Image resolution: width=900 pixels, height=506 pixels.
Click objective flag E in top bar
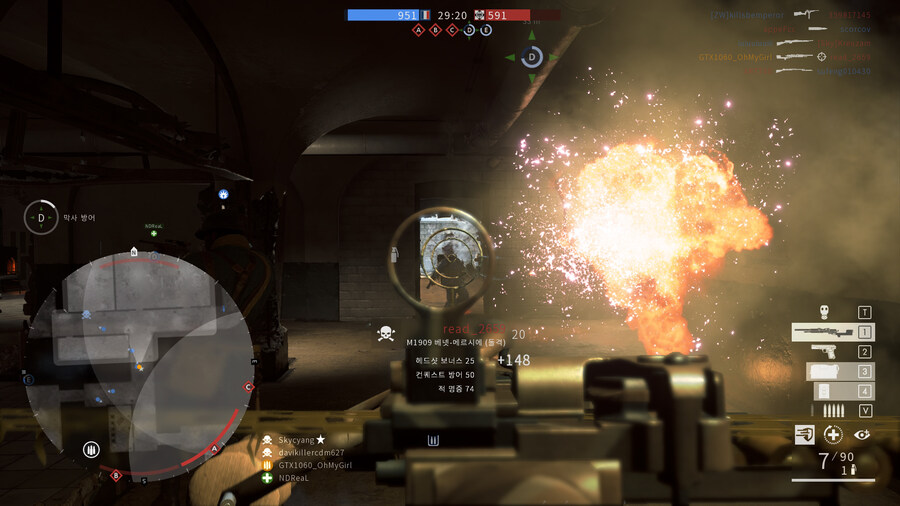point(486,30)
